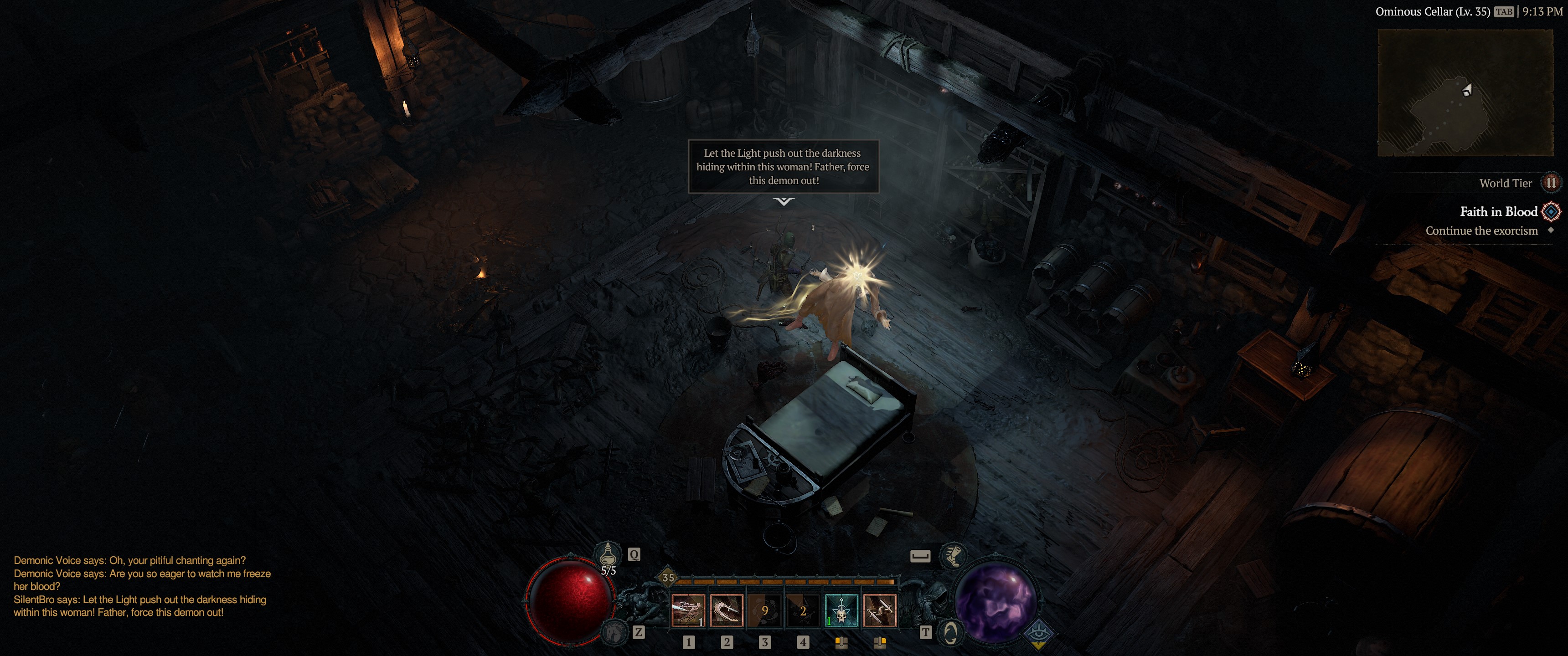
Task: Open the chat log with Demonic Voice lines
Action: tap(142, 586)
